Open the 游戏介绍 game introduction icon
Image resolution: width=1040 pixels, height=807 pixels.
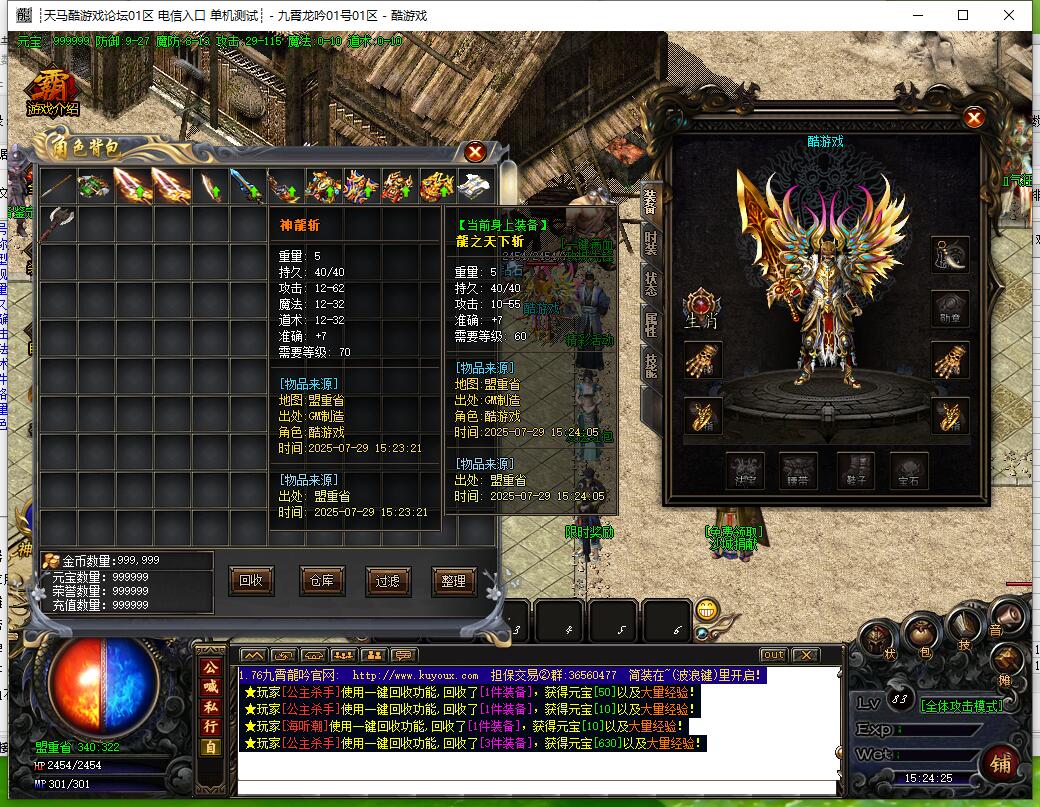52,93
